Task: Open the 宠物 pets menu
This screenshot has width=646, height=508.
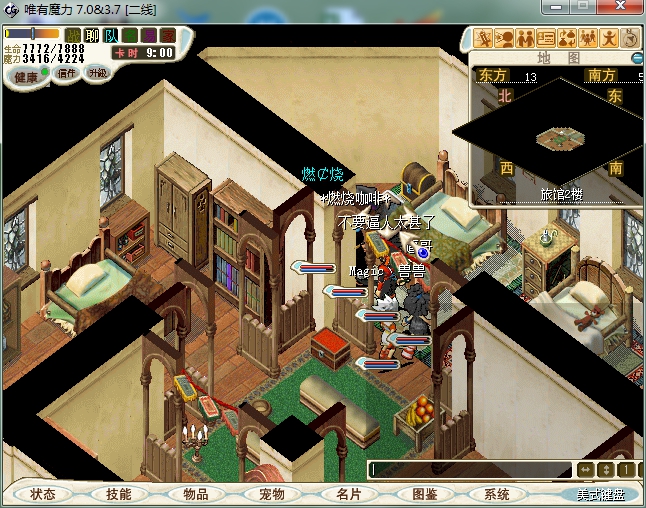Action: (271, 494)
